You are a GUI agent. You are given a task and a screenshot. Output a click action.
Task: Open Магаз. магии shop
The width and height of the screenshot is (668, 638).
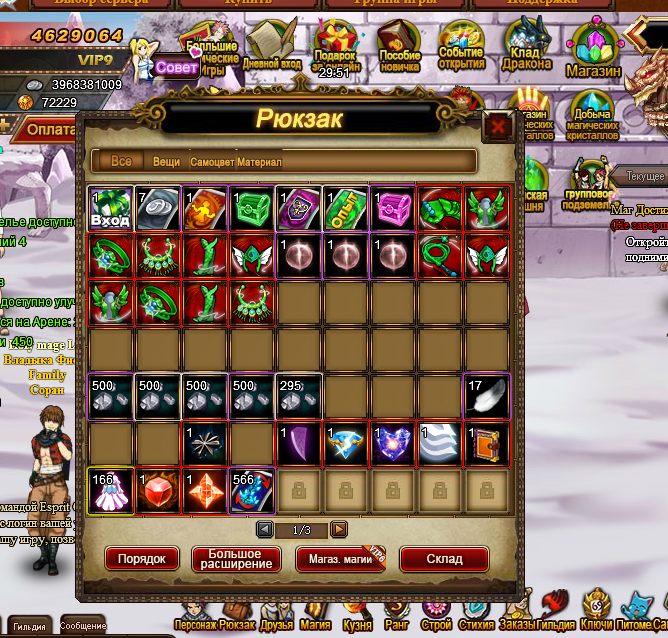[340, 559]
